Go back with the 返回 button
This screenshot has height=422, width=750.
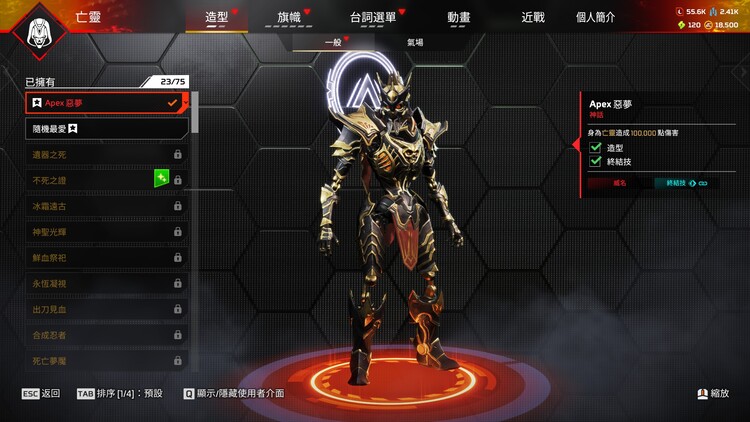41,393
